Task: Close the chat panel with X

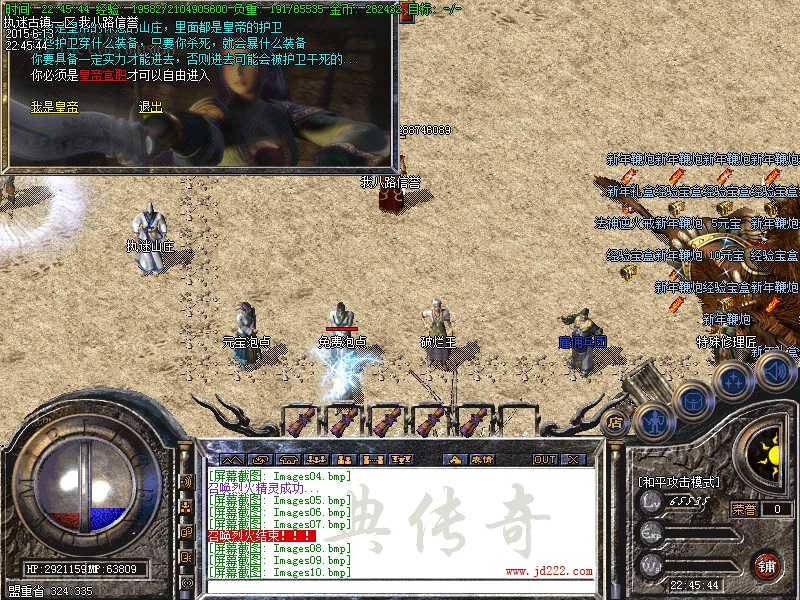Action: click(574, 459)
